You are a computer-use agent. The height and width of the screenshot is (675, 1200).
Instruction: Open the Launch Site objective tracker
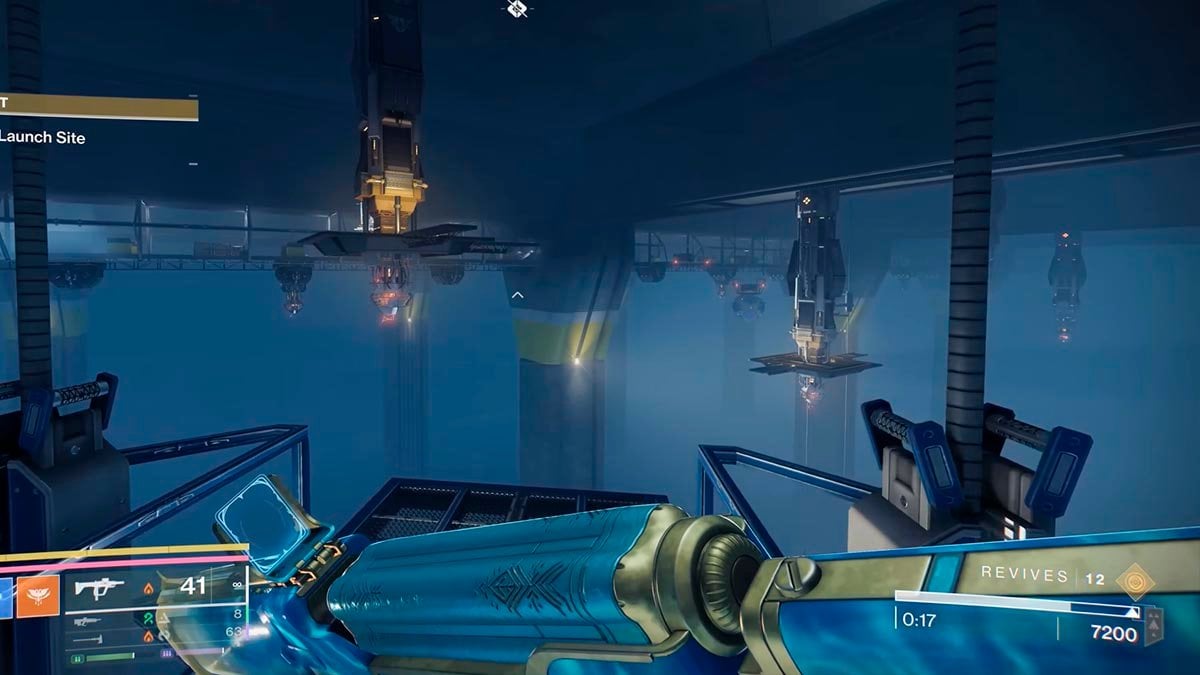pyautogui.click(x=43, y=137)
